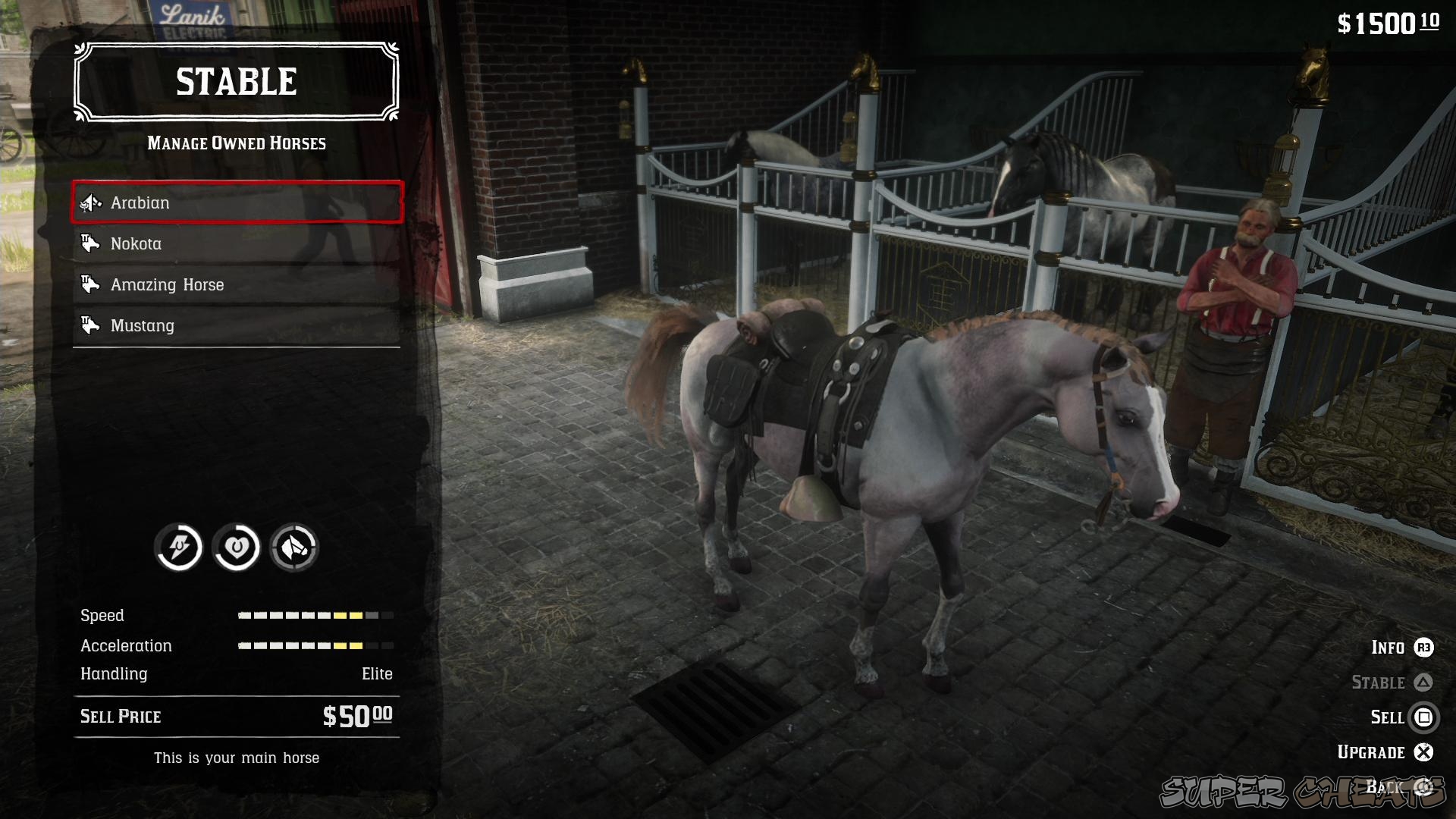Click the square Sell button icon
The width and height of the screenshot is (1456, 819).
point(1424,717)
